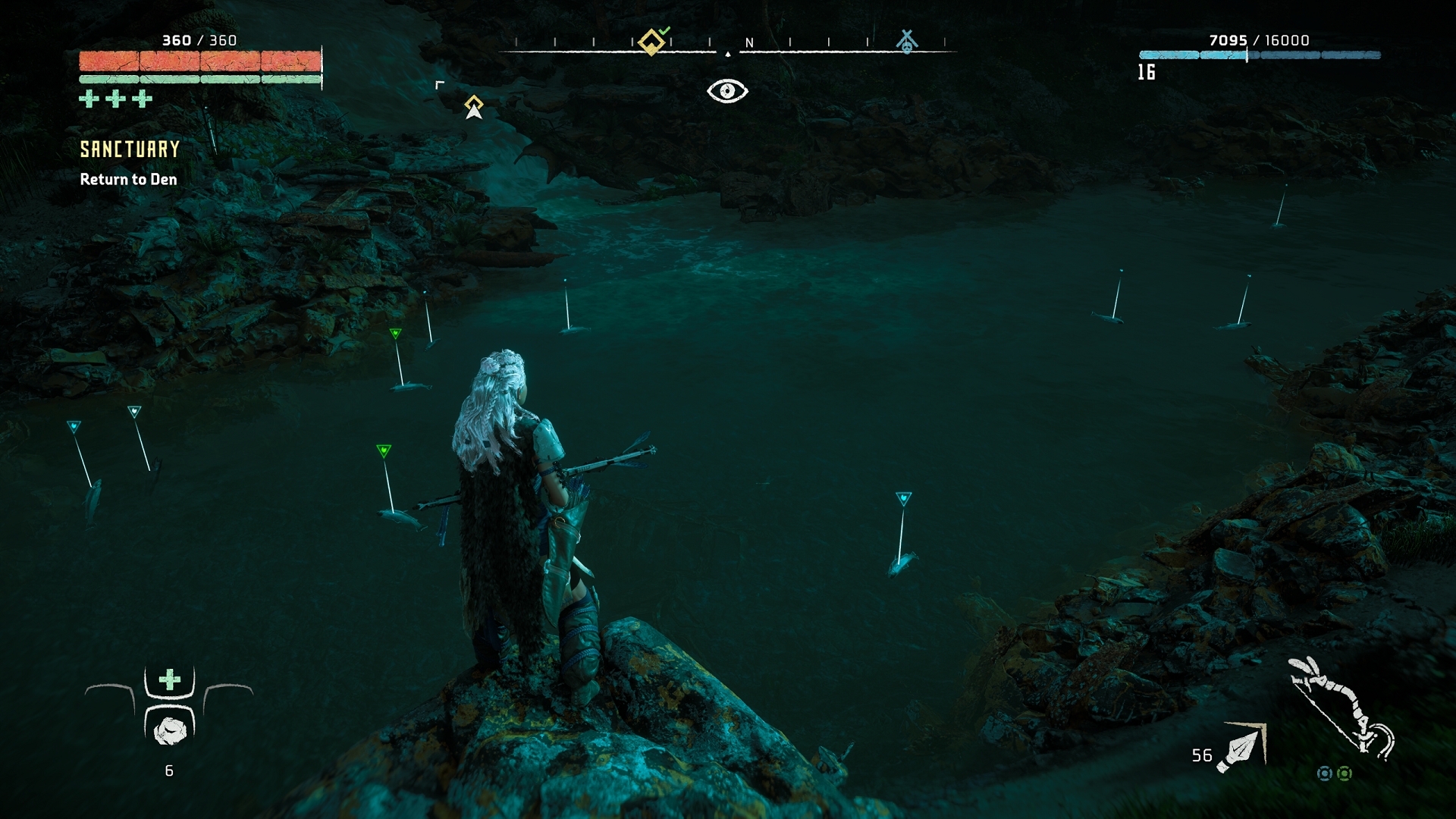This screenshot has height=819, width=1456.
Task: Select the arrow ammo type icon
Action: tap(1242, 748)
